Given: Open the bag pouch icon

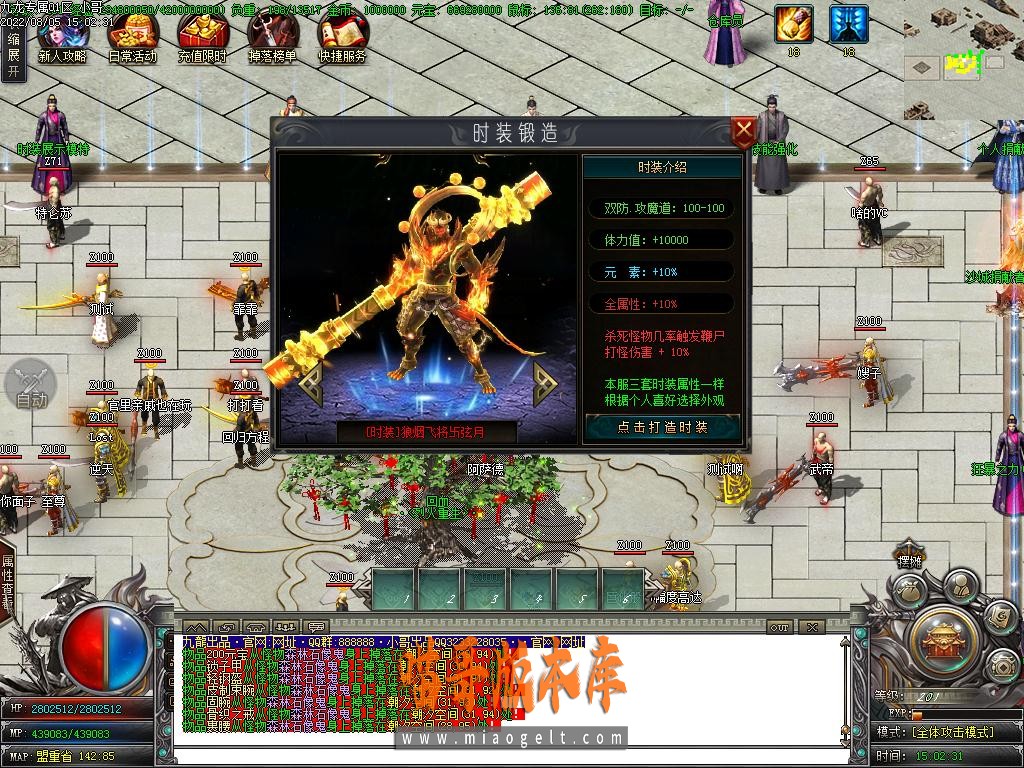Looking at the screenshot, I should [x=909, y=593].
